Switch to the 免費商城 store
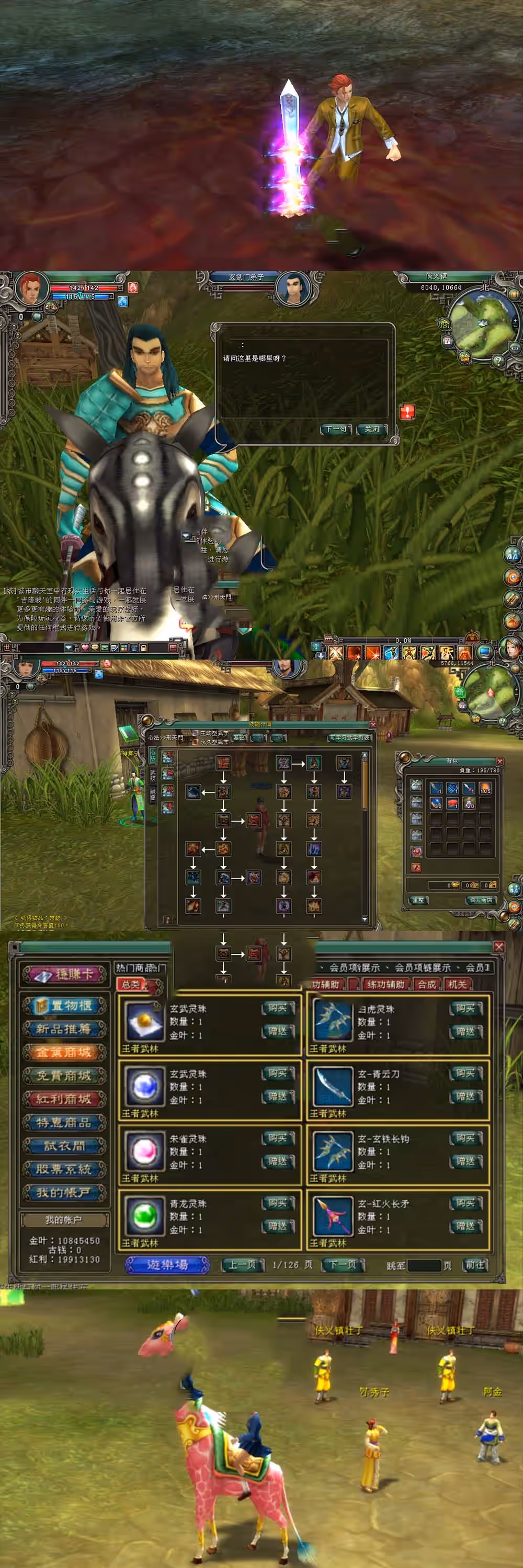Screen dimensions: 523x1568 click(64, 1076)
